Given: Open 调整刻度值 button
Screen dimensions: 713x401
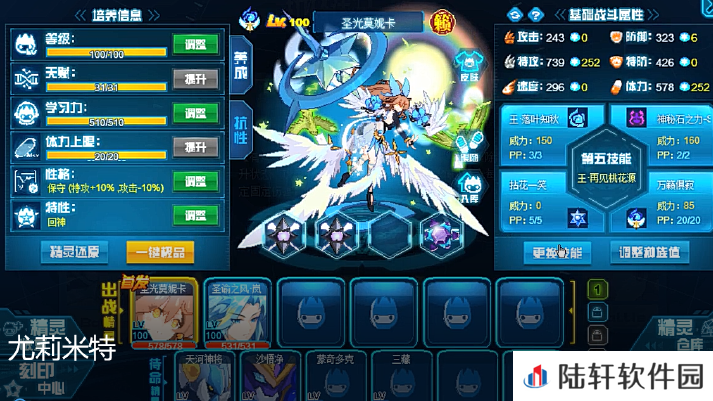Looking at the screenshot, I should tap(650, 251).
